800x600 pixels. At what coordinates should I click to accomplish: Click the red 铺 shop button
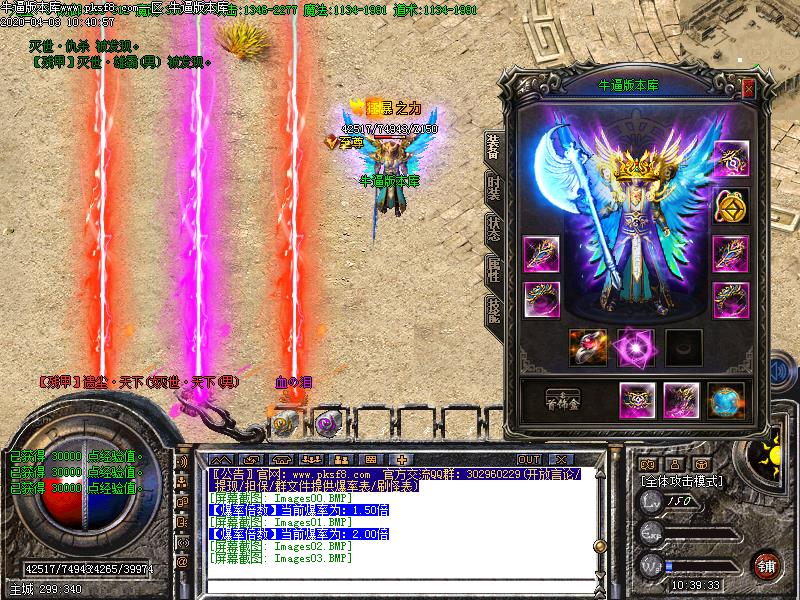(x=767, y=564)
